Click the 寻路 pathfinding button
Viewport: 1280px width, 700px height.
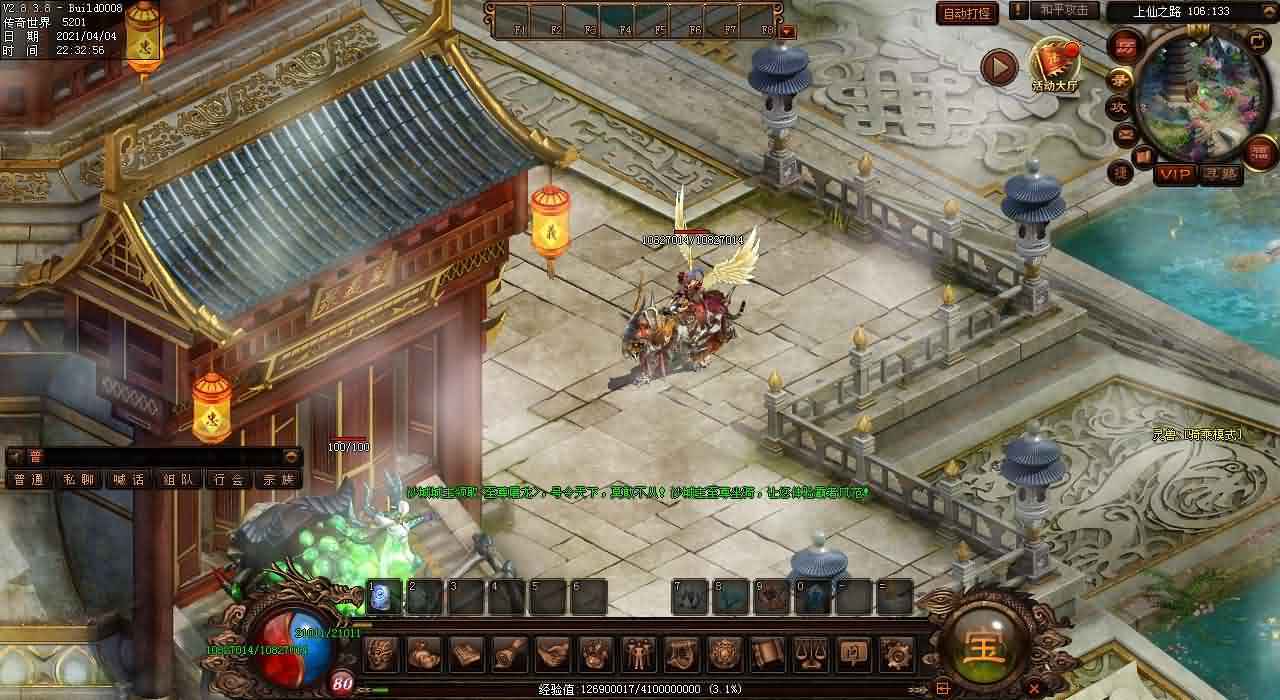click(x=1220, y=174)
